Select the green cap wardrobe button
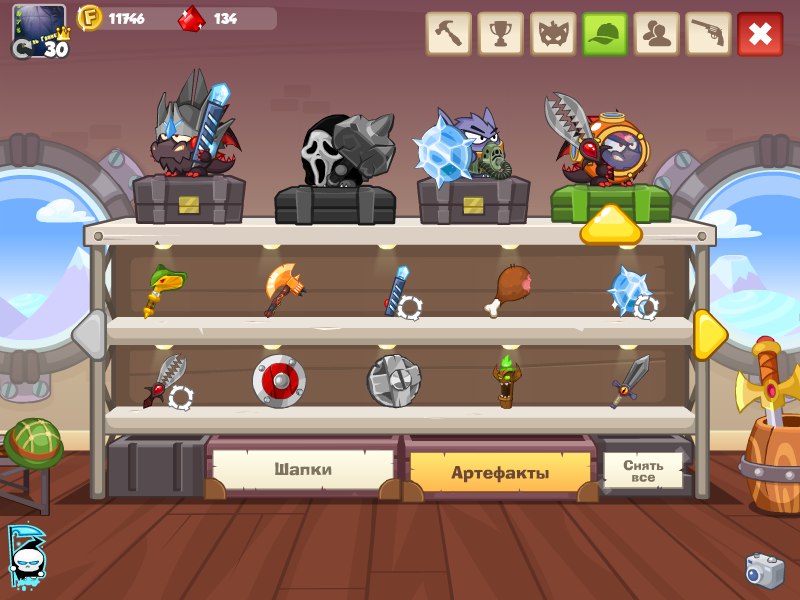 pos(605,34)
